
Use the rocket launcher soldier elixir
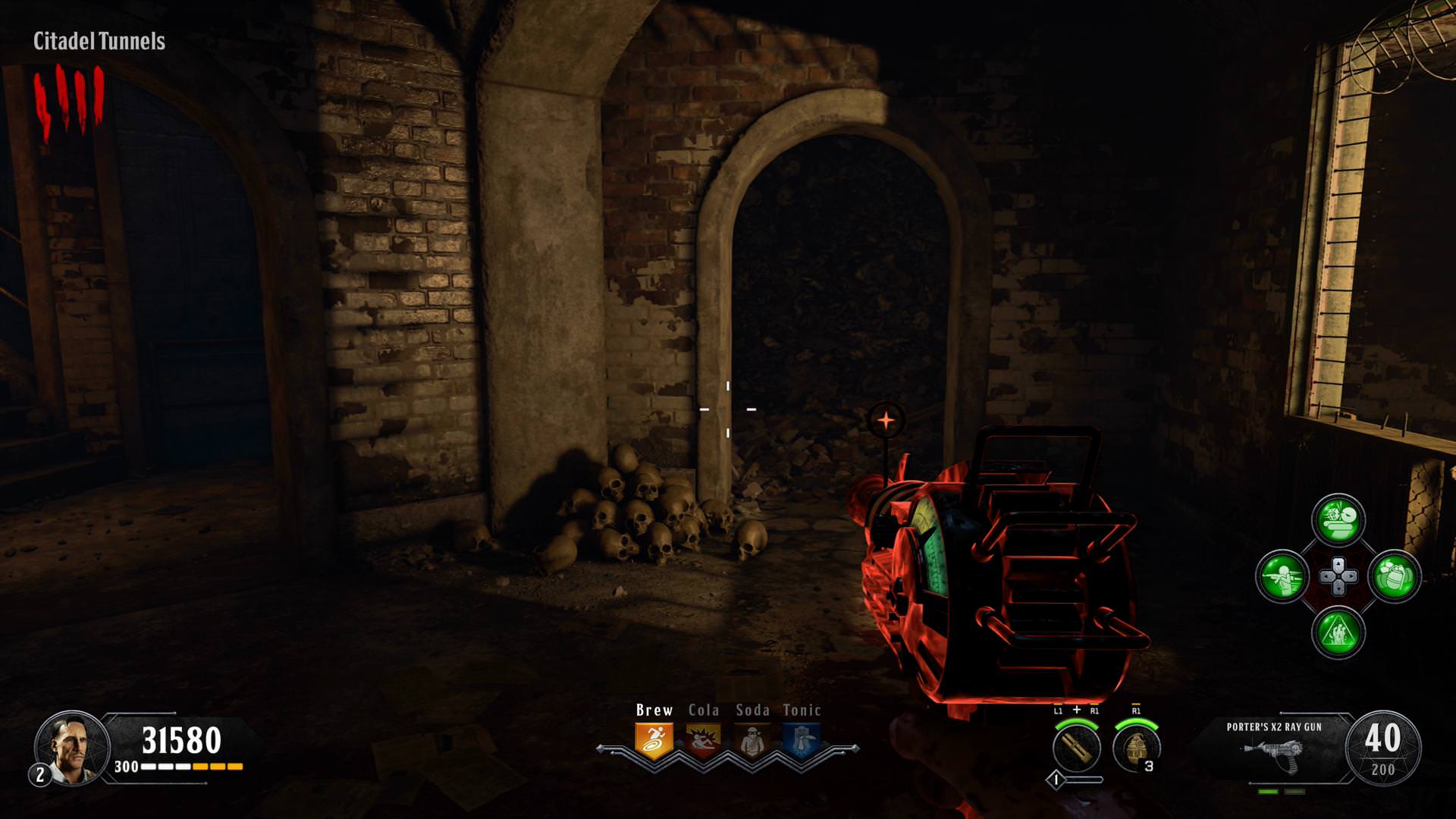(x=1282, y=576)
